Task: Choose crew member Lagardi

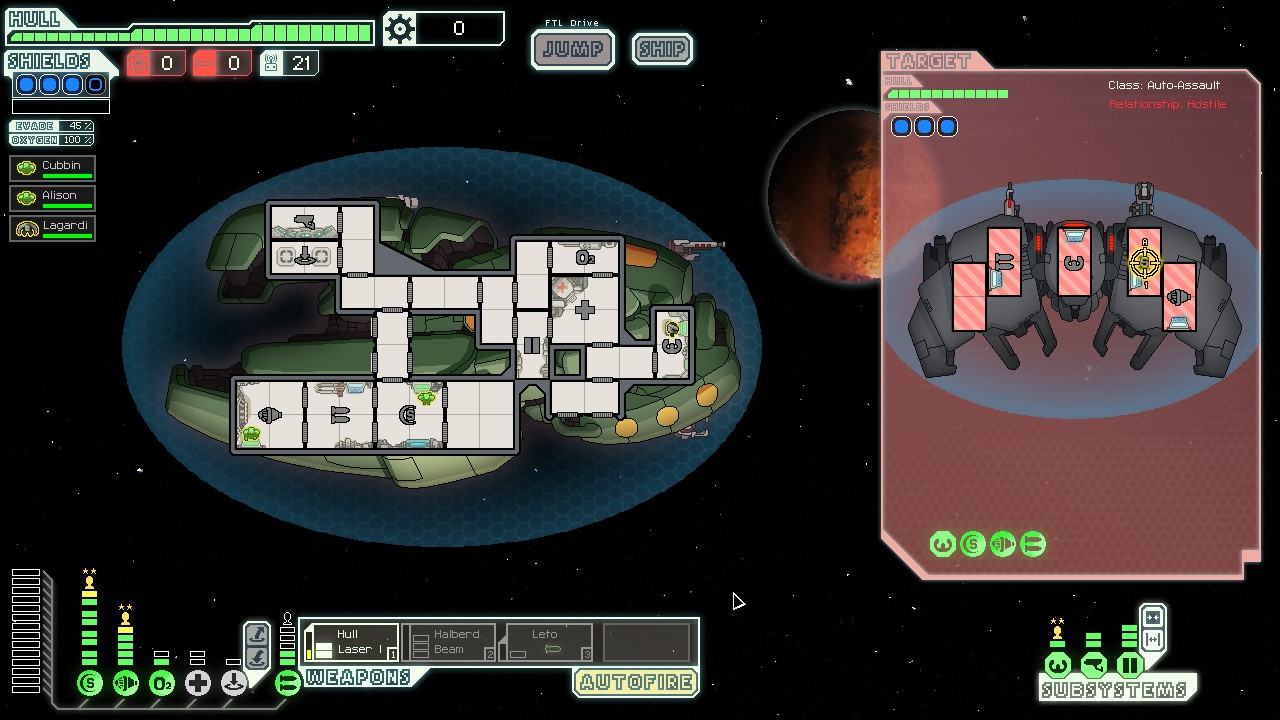Action: tap(53, 227)
